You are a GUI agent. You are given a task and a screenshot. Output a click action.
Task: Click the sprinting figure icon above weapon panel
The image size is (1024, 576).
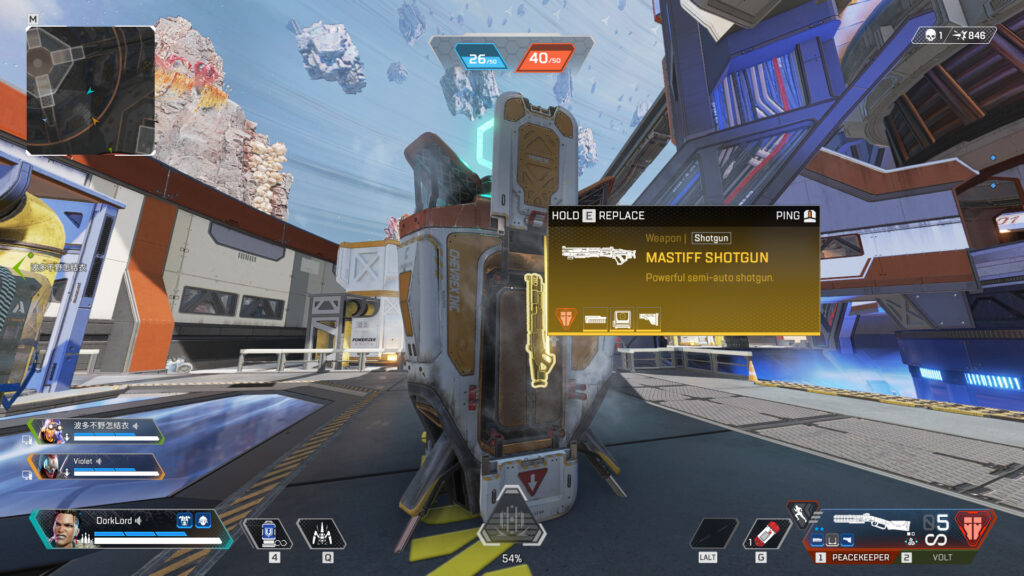pos(801,513)
